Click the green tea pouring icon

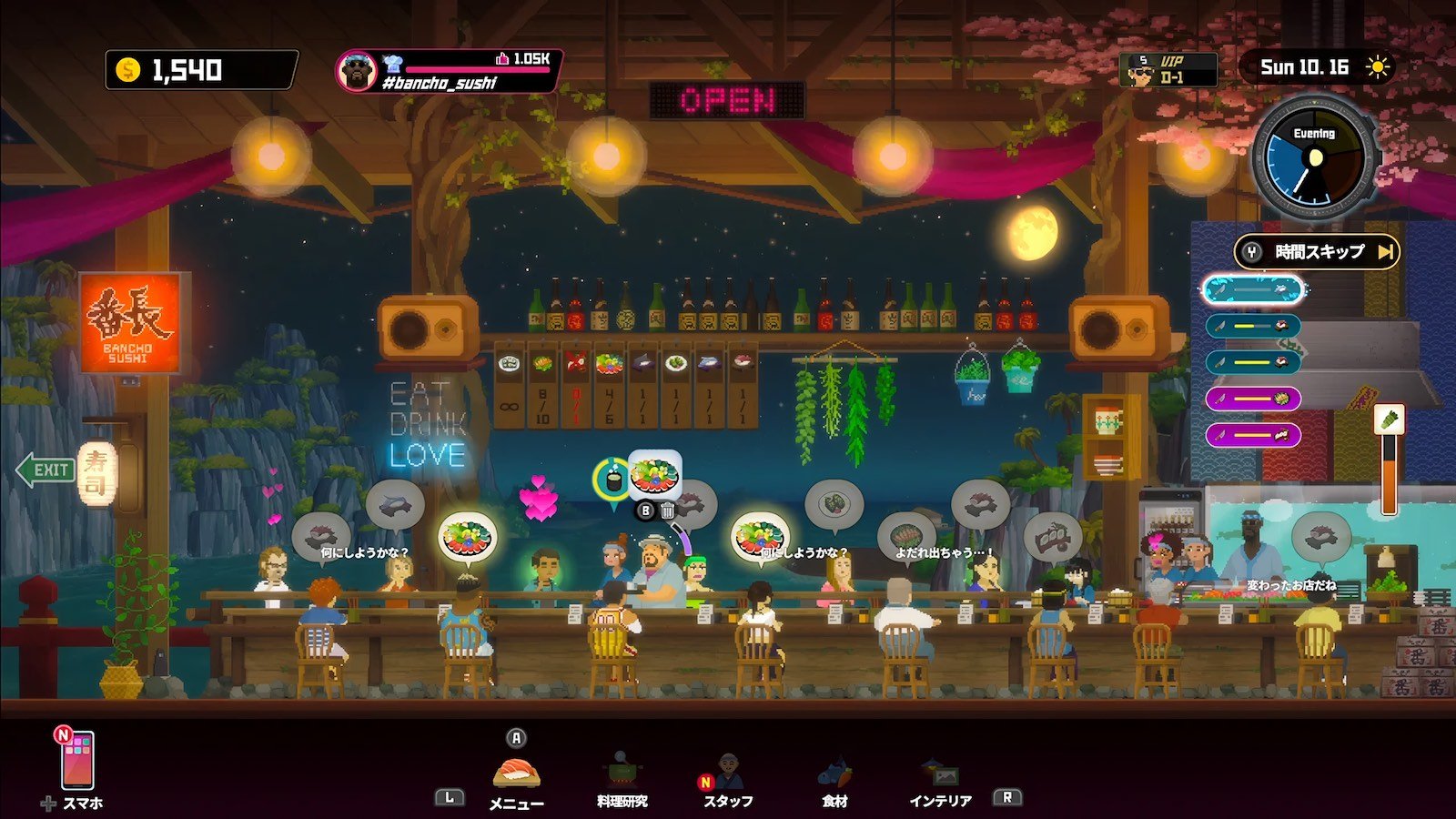coord(612,478)
